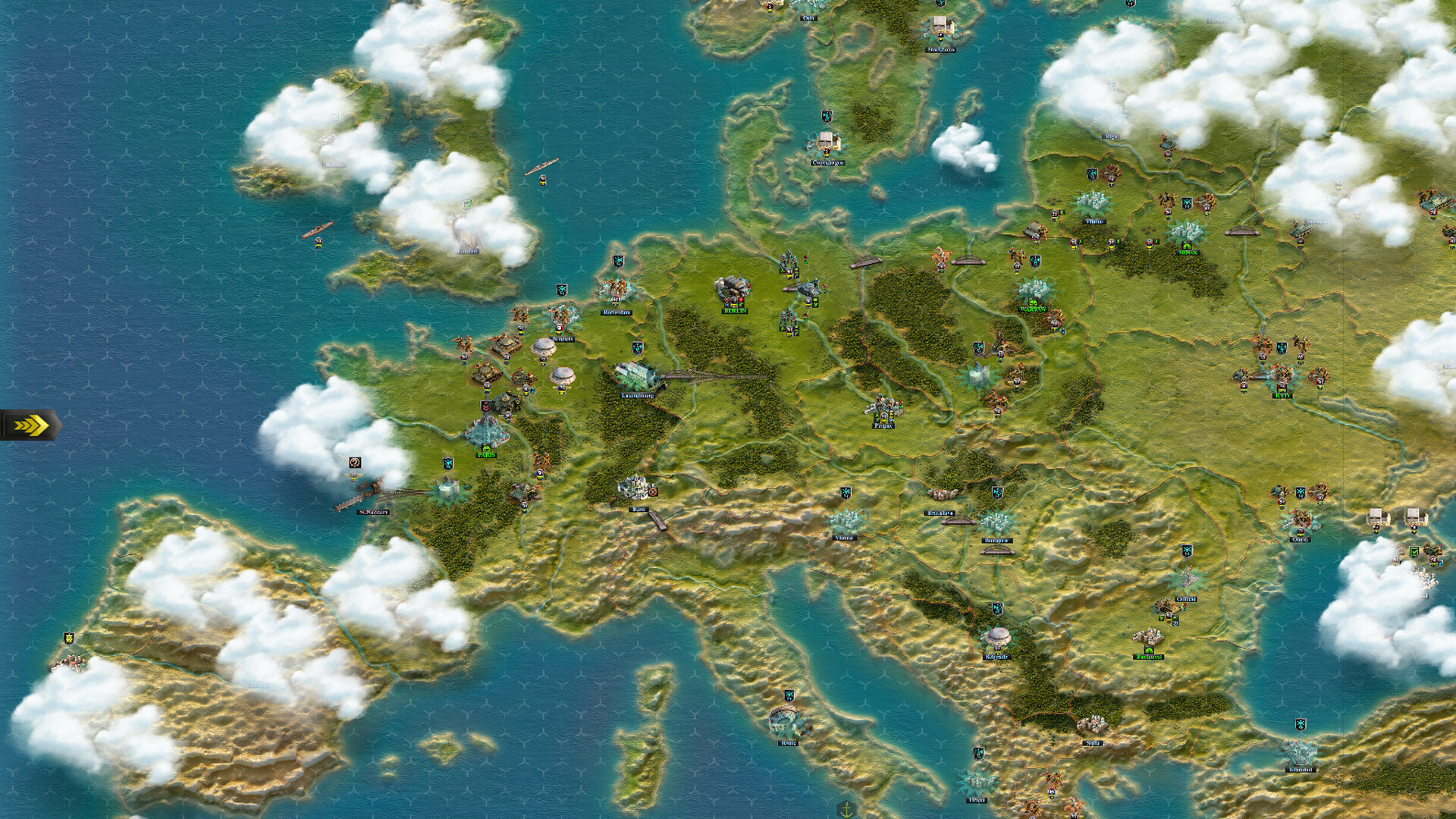Click the shield emblem above Rotterdam

pyautogui.click(x=561, y=289)
